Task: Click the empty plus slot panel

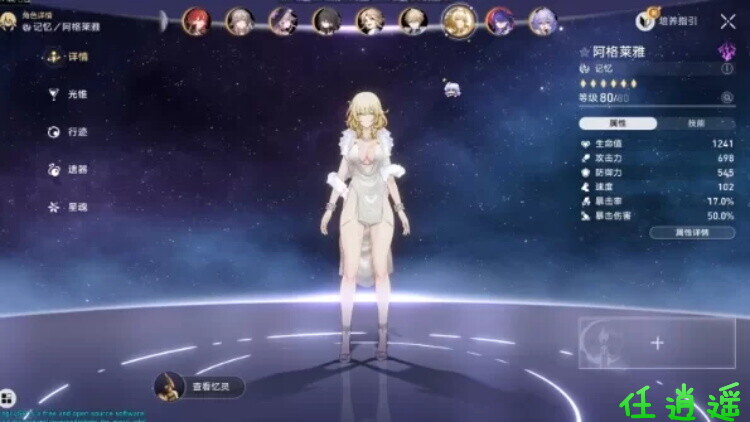Action: point(656,343)
